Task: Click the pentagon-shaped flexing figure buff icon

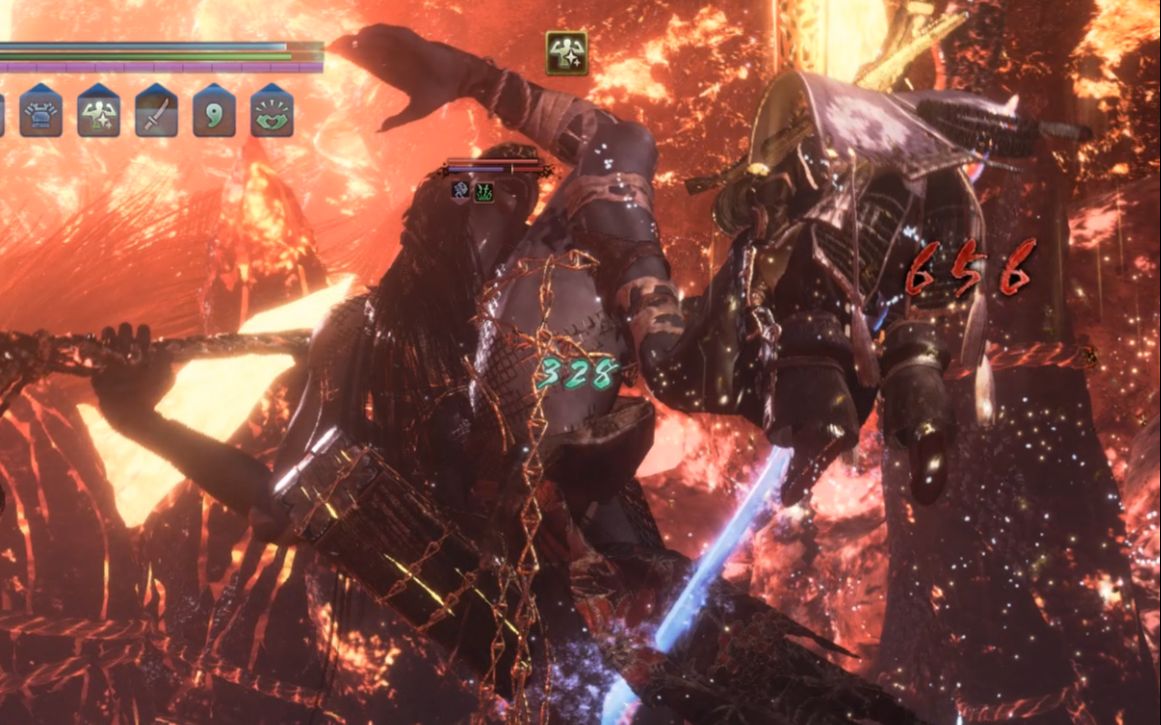Action: [98, 112]
